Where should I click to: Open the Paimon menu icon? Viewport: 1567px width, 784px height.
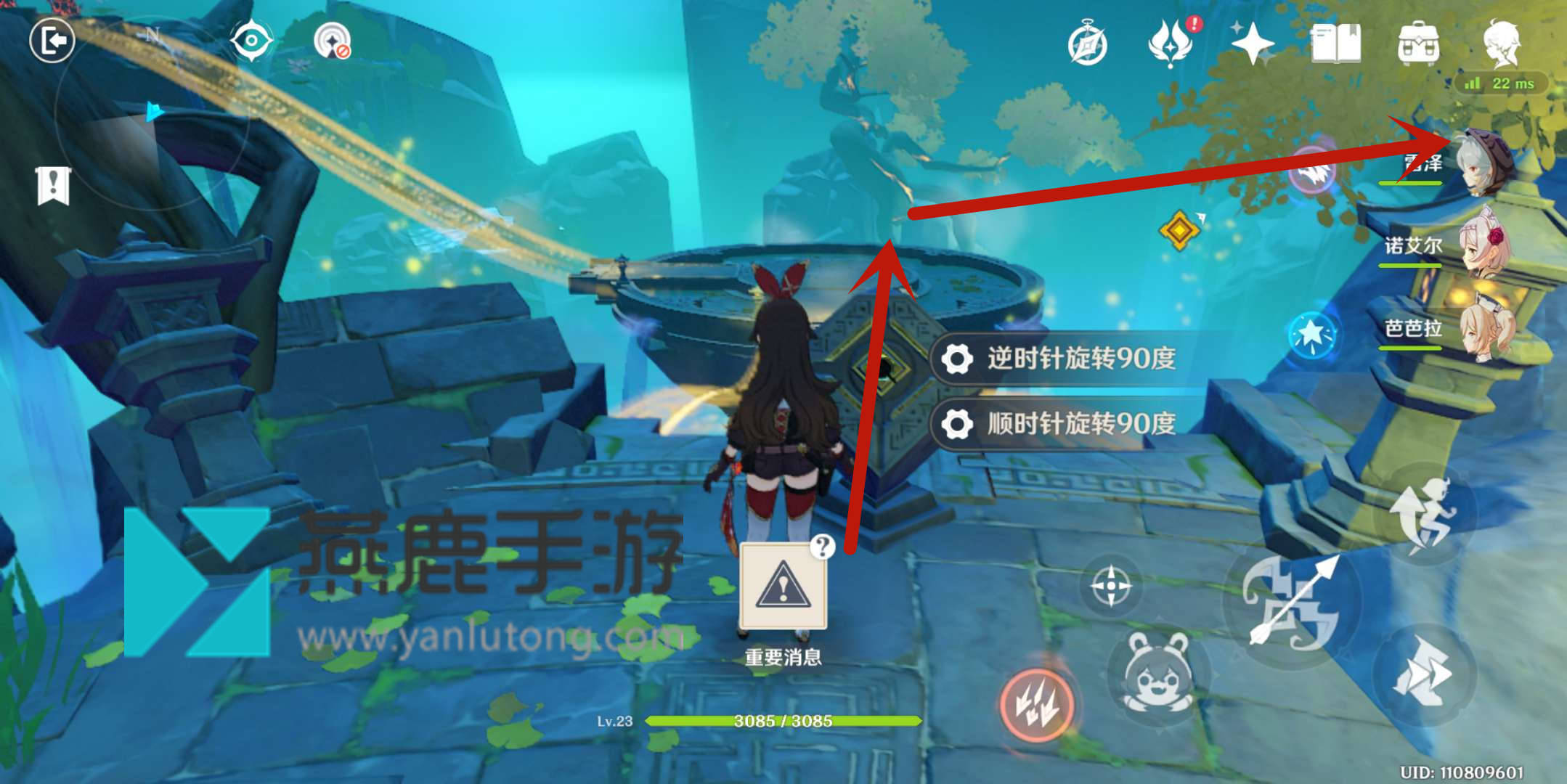(1501, 42)
